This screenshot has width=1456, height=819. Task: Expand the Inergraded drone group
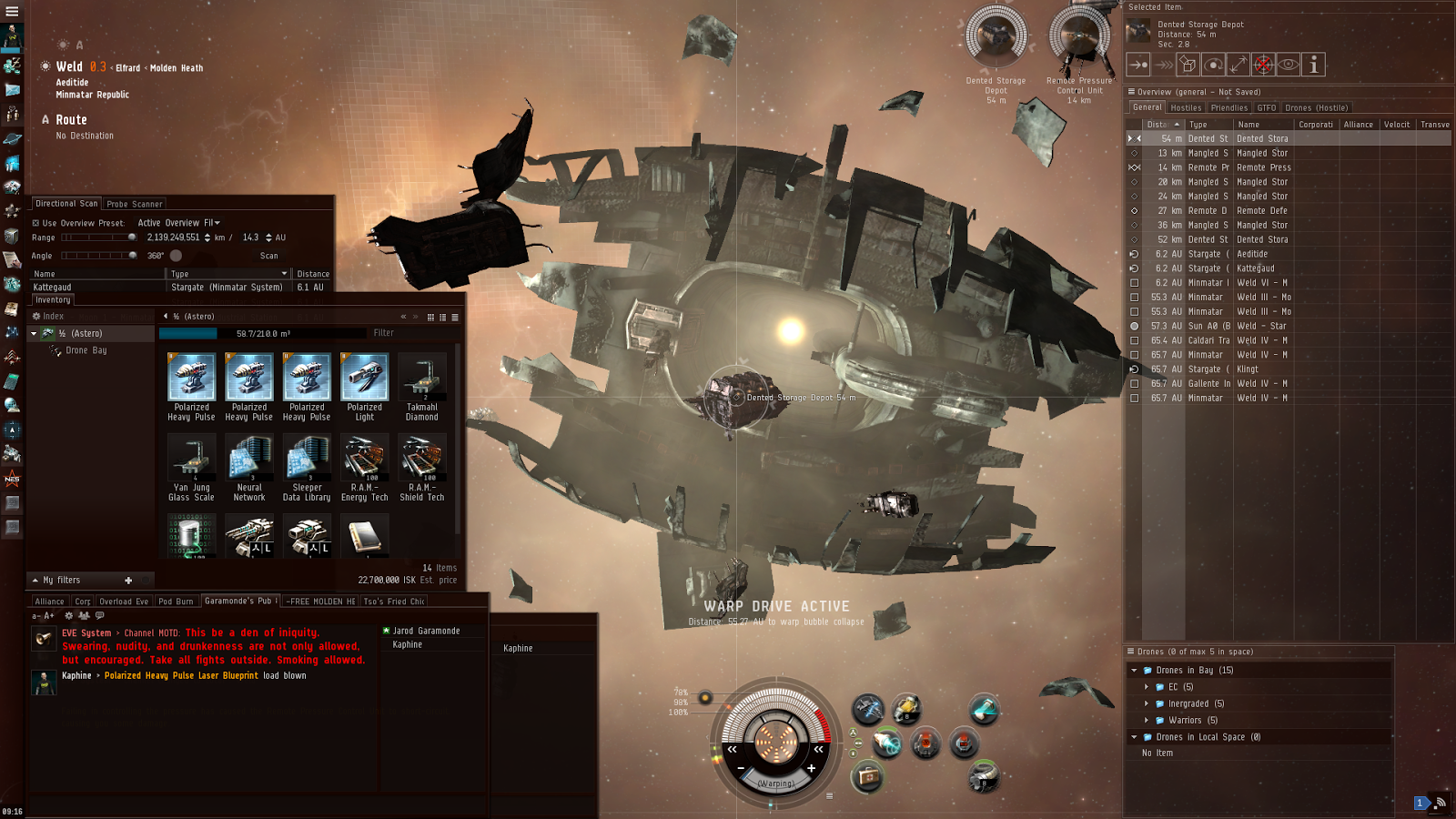point(1147,703)
